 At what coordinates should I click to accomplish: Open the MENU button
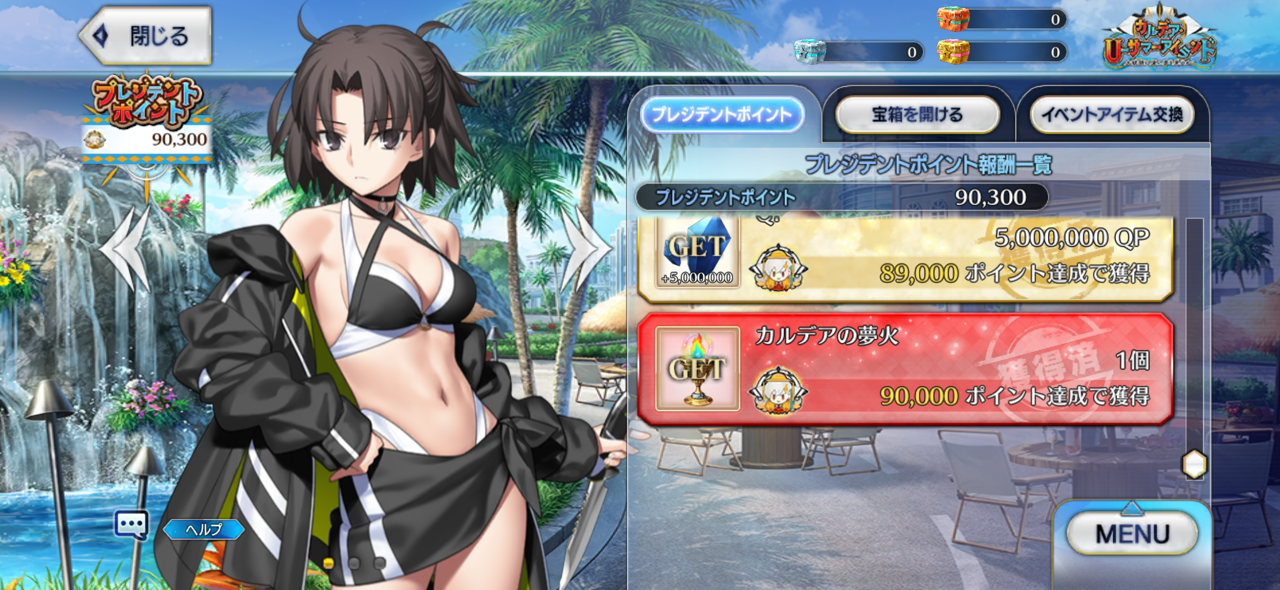point(1132,533)
